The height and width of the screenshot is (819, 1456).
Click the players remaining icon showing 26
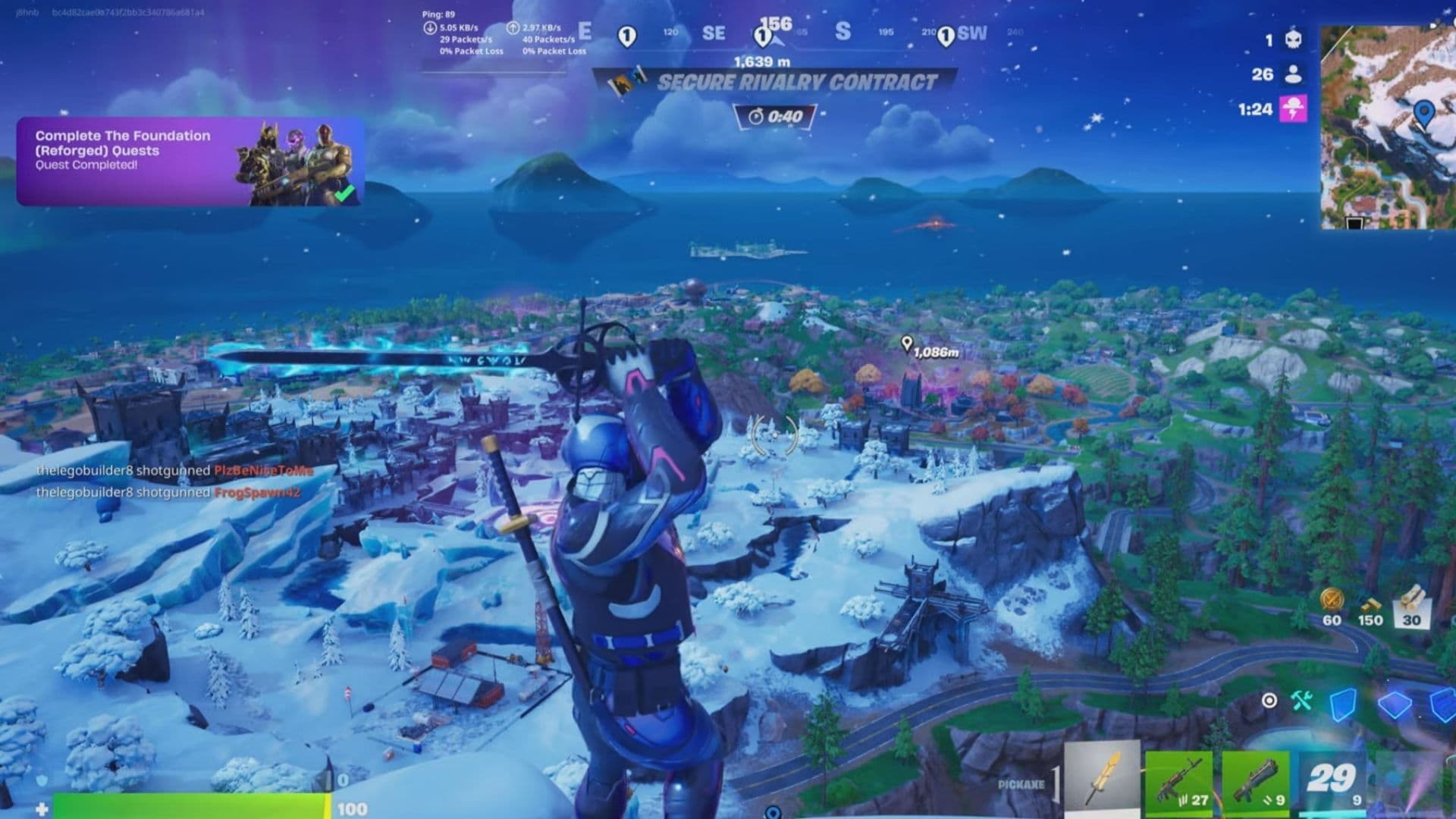[1293, 77]
